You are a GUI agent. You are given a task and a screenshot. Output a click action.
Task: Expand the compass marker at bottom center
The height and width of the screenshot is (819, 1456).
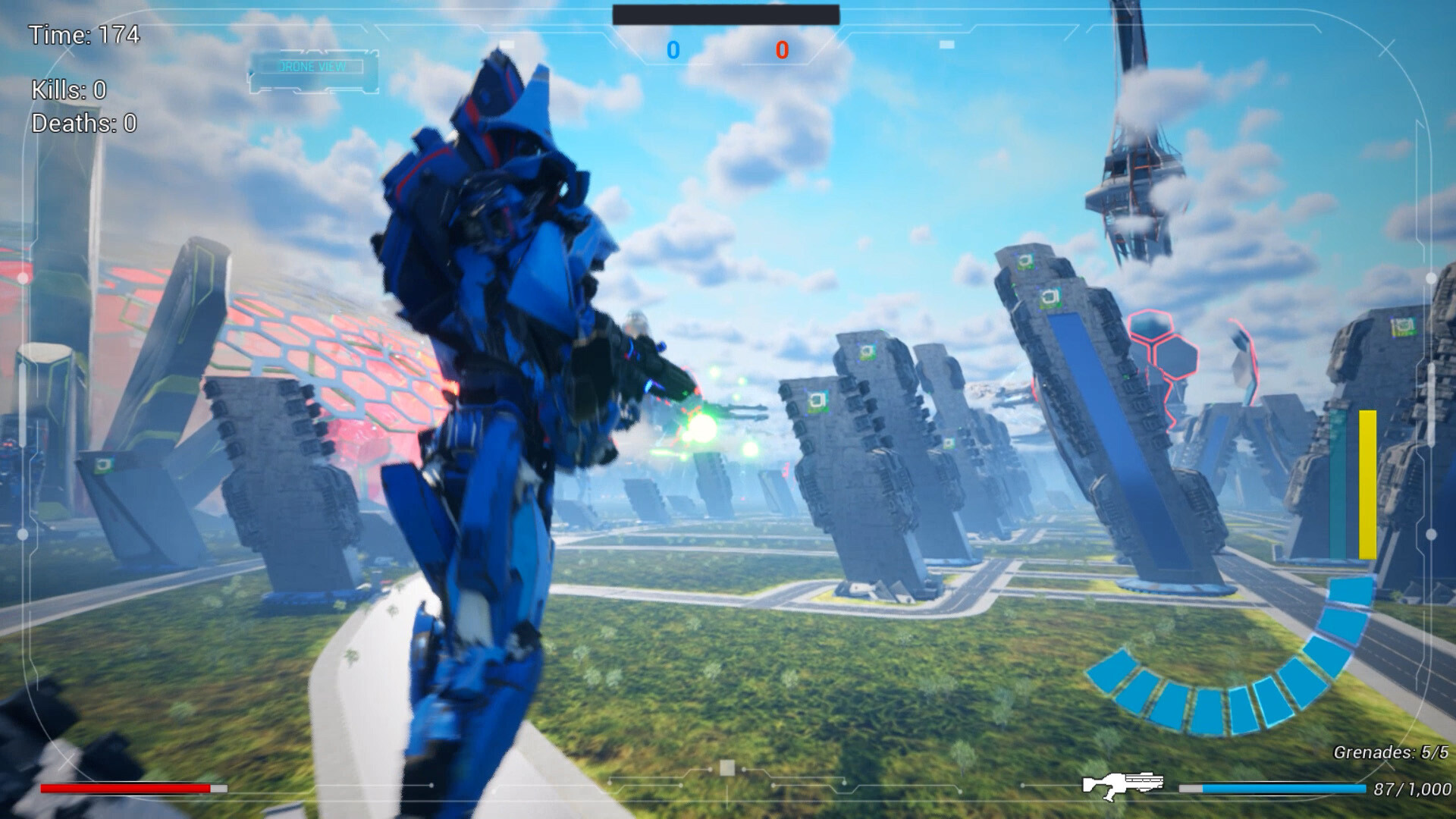tap(727, 767)
